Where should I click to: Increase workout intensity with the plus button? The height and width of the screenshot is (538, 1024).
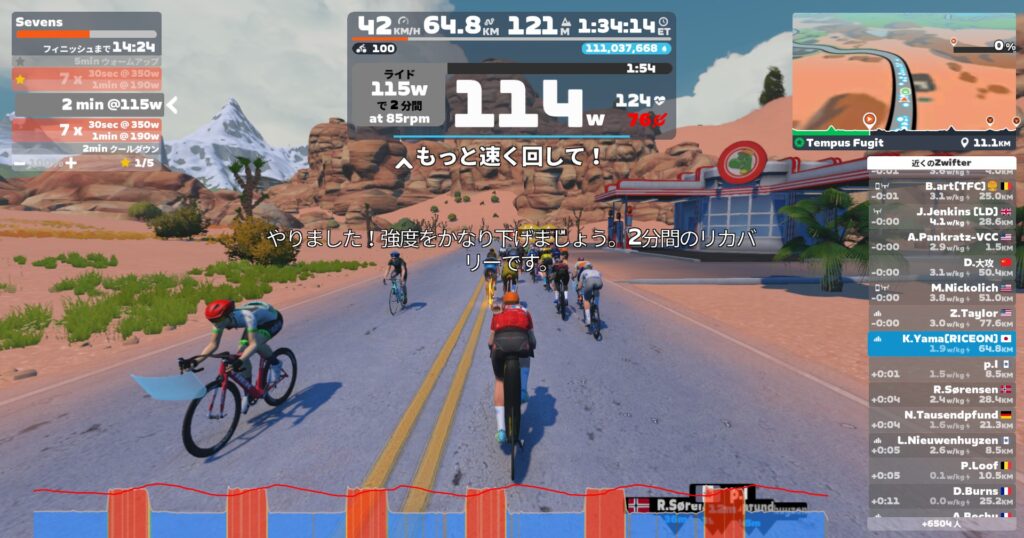71,163
